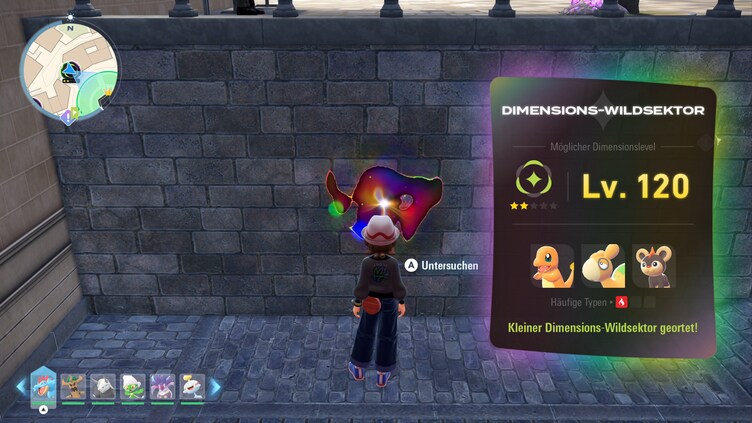The width and height of the screenshot is (752, 423).
Task: Click the green dimension level emblem
Action: click(533, 181)
